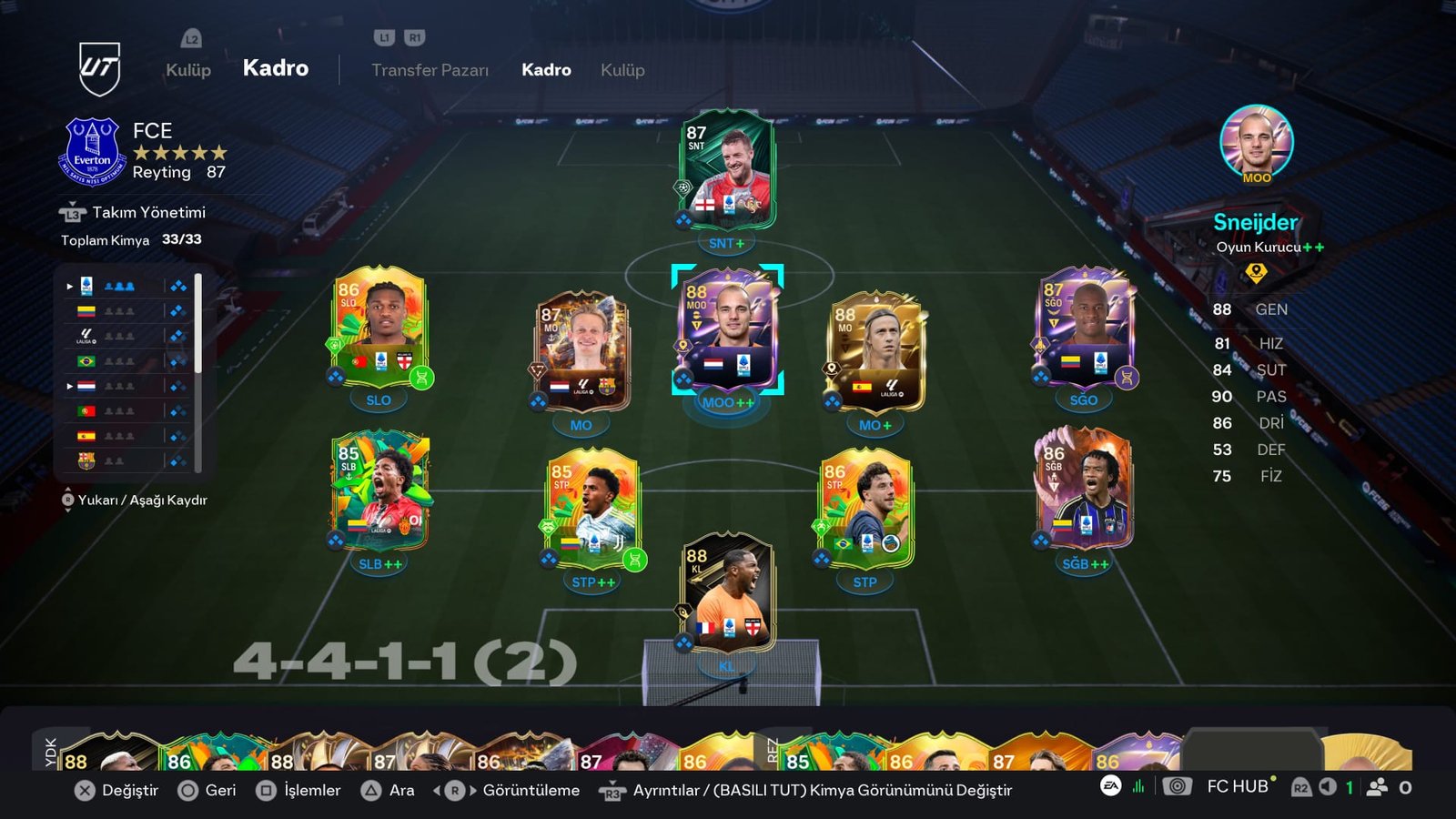Select the 88 KL goalkeeper card
Screen dimensions: 1456x819
click(x=727, y=596)
